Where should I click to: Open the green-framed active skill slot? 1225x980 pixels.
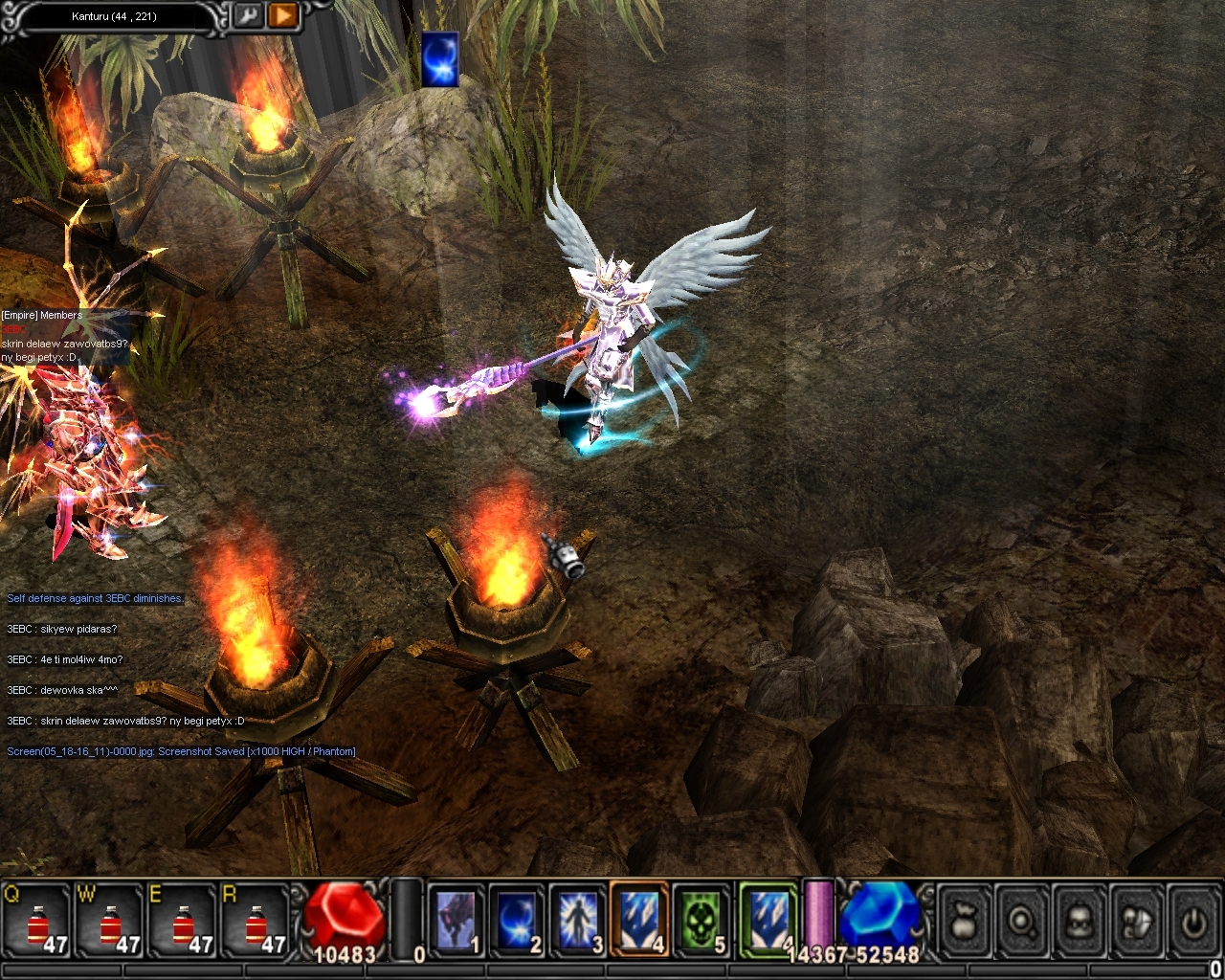[768, 921]
